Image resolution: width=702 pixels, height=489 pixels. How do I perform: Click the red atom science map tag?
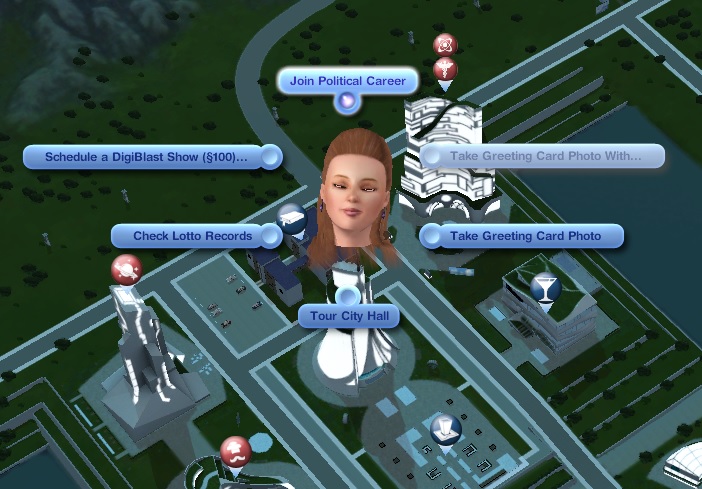tap(445, 46)
